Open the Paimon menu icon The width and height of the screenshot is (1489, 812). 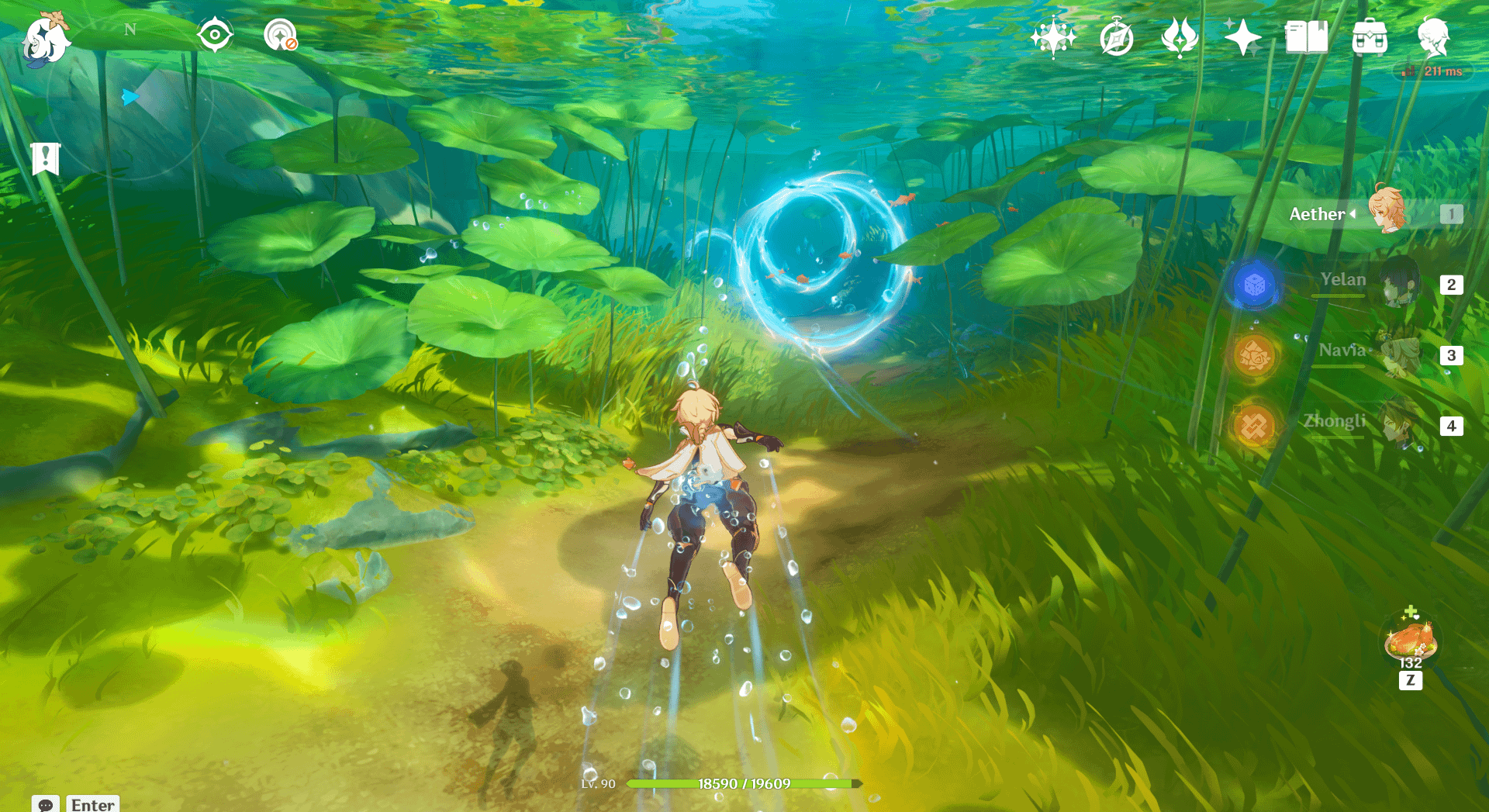pos(45,39)
